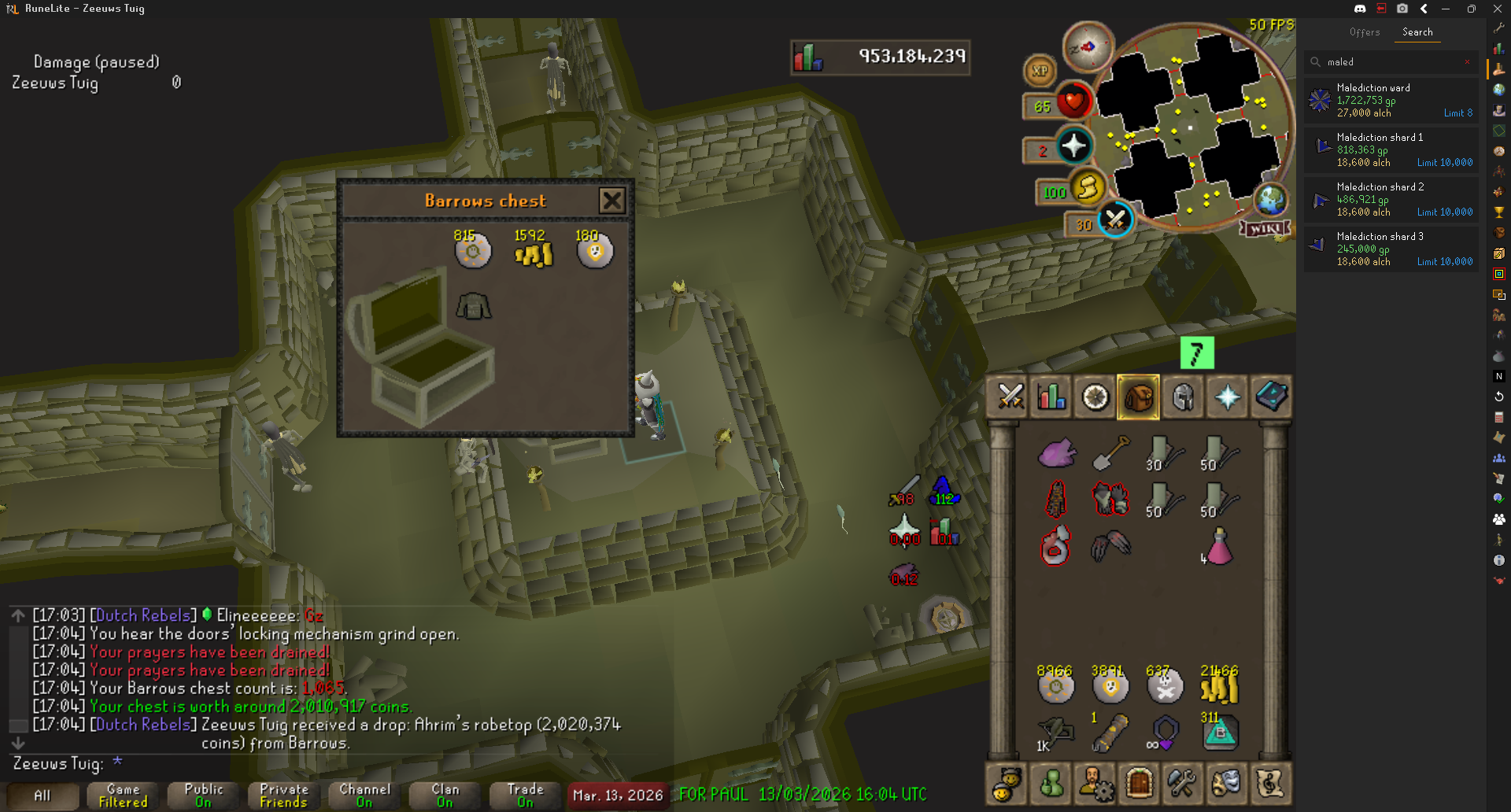Clear the 'maled' search field
This screenshot has height=812, width=1511.
pos(1467,62)
